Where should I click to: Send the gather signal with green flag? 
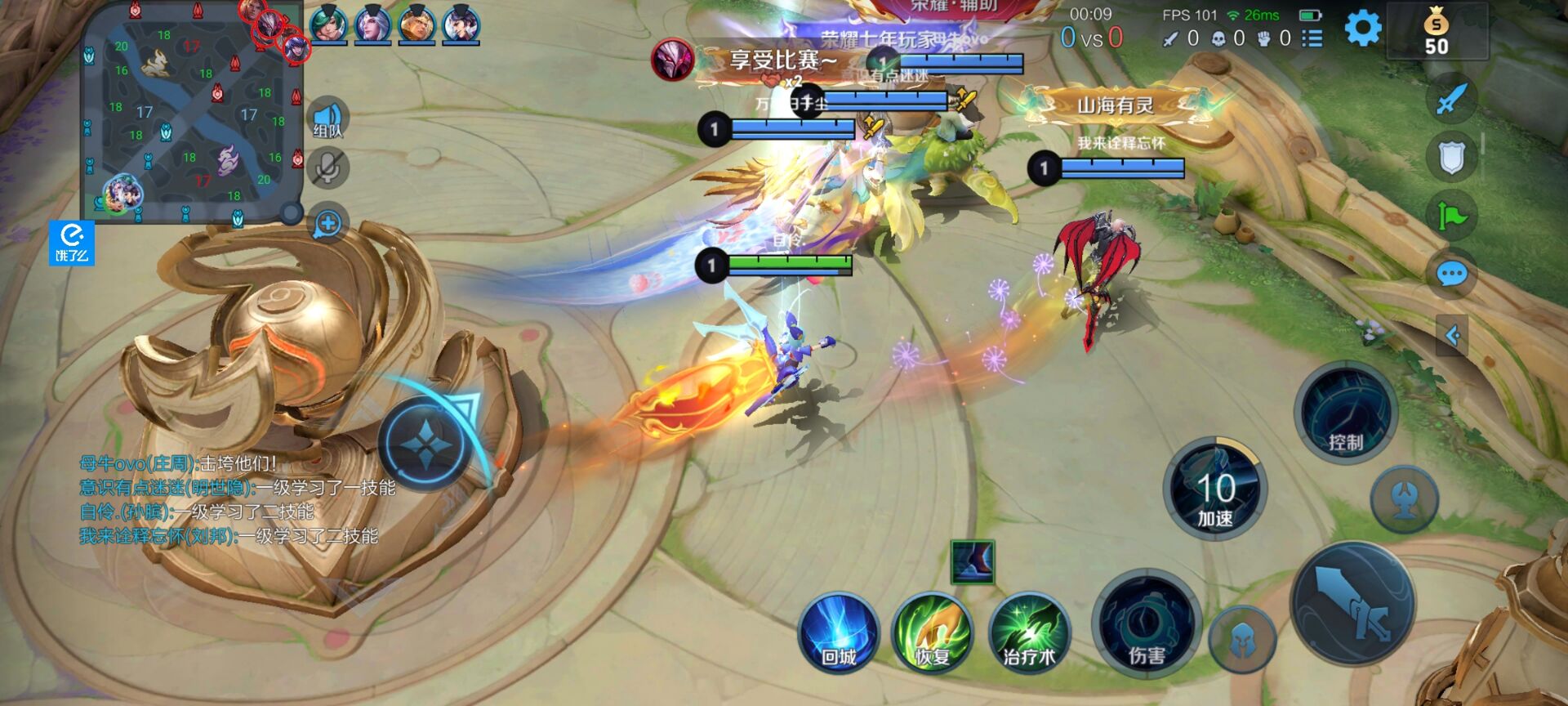click(x=1452, y=217)
